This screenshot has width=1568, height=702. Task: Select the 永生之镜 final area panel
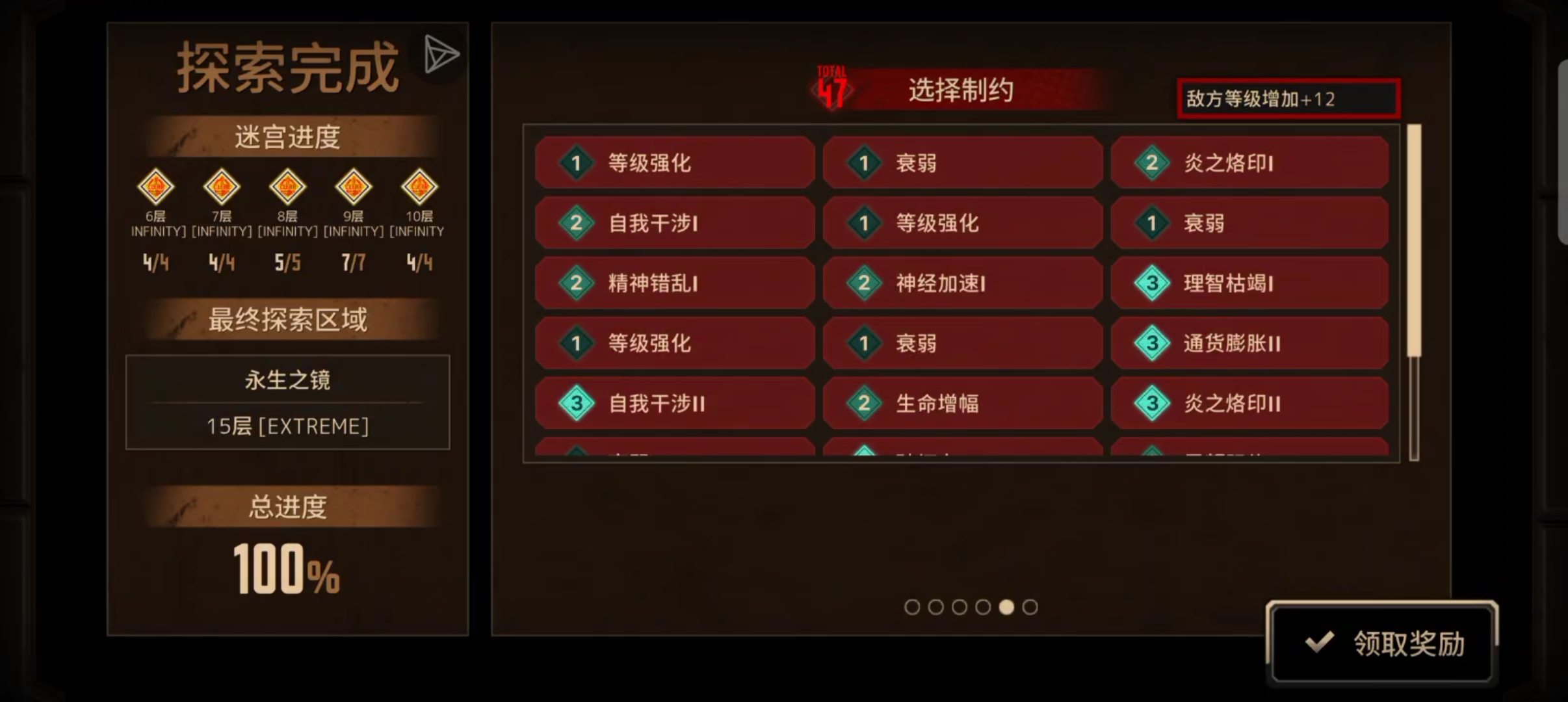point(288,402)
